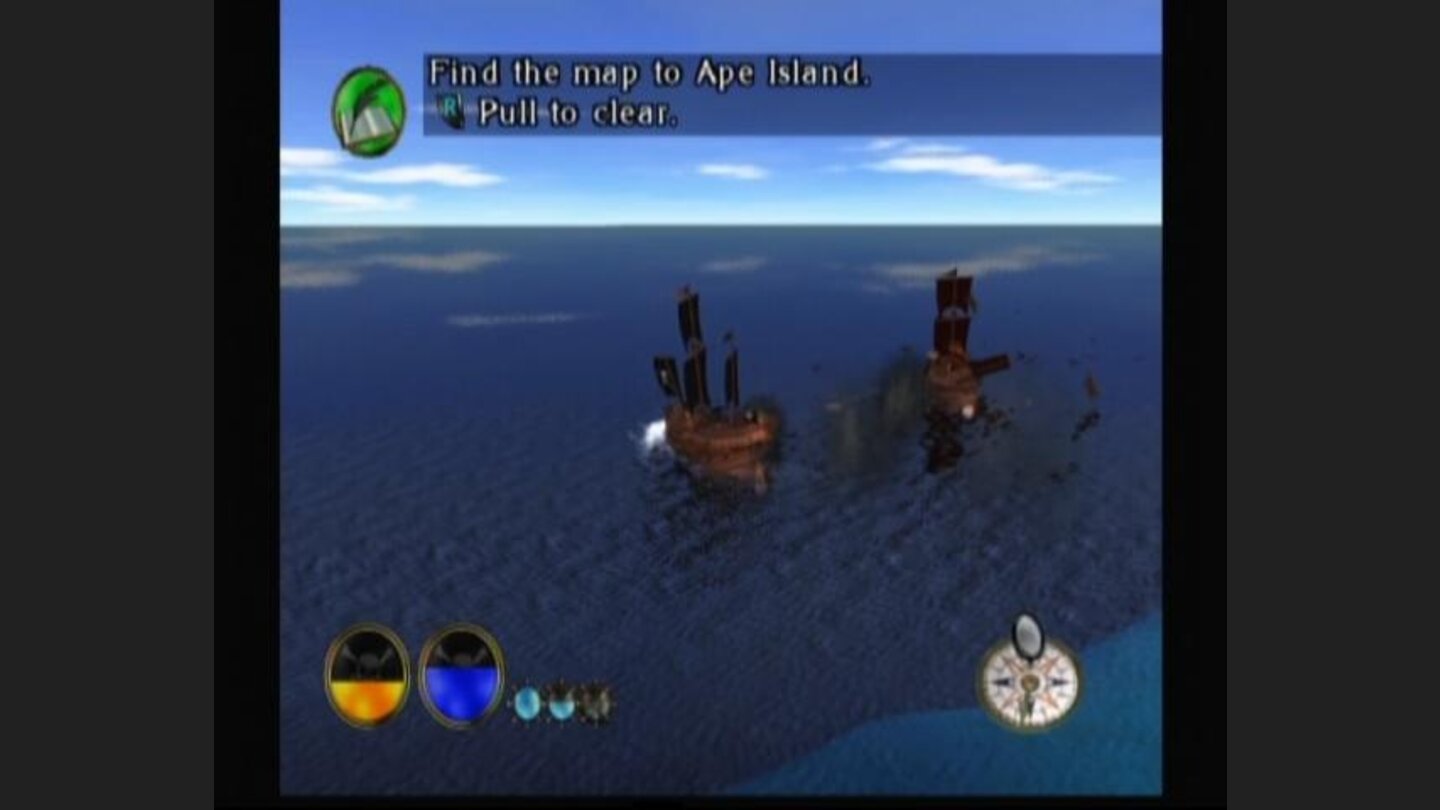Click the first glowing blue ammo orb

point(529,703)
